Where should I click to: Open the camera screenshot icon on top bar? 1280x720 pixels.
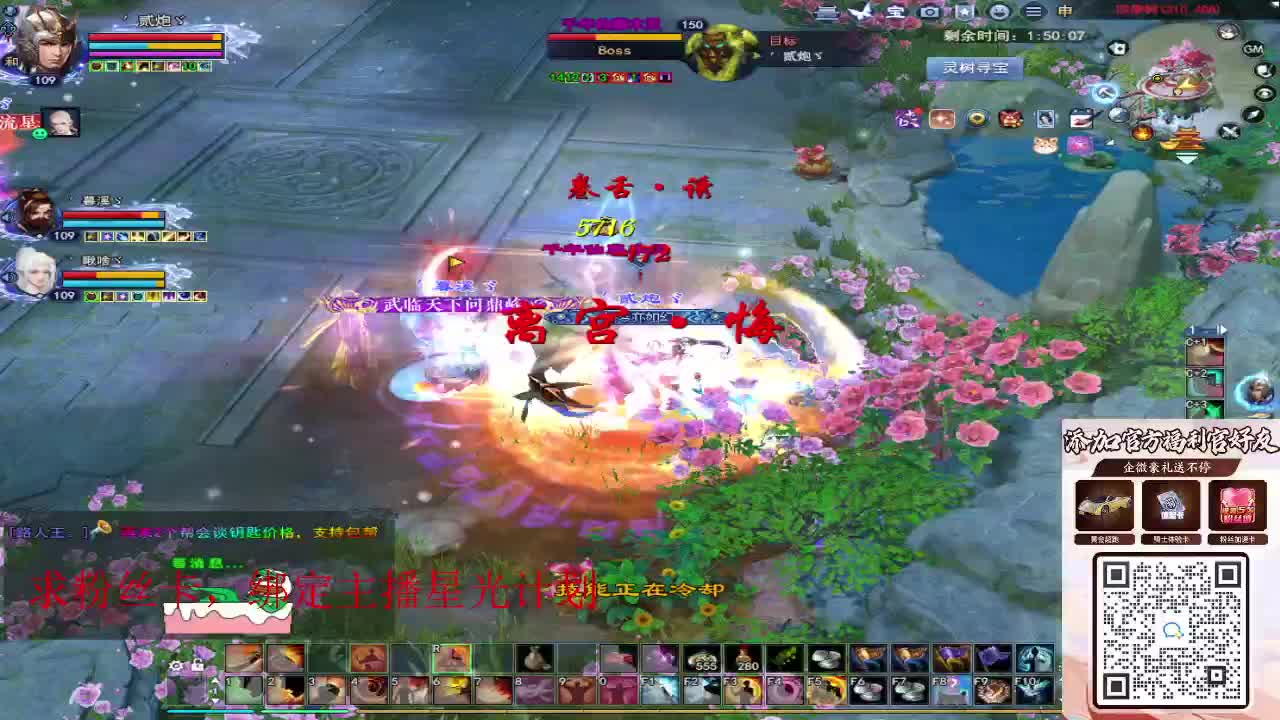(930, 12)
